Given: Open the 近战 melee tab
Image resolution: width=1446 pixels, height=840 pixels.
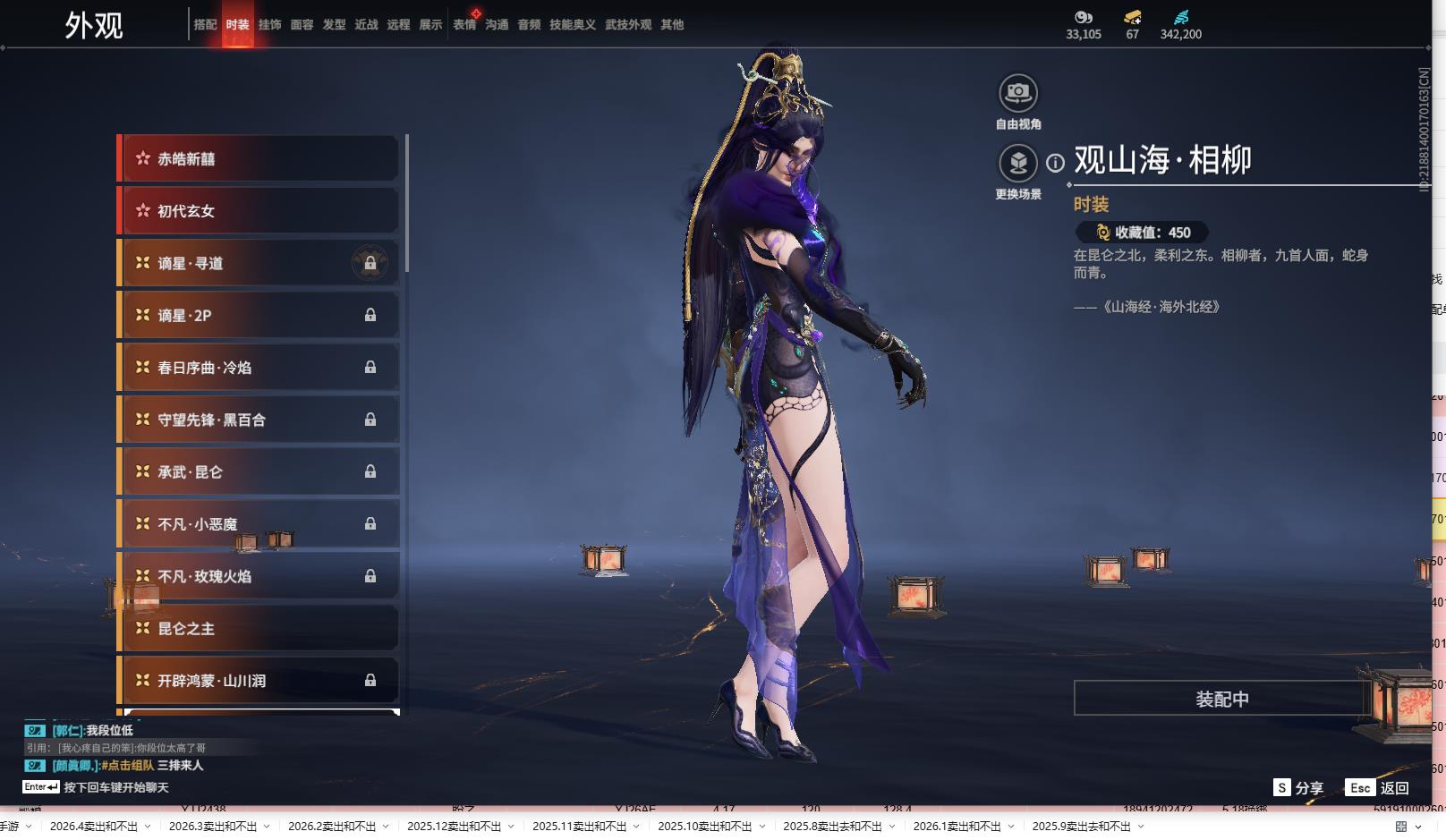Looking at the screenshot, I should coord(366,25).
